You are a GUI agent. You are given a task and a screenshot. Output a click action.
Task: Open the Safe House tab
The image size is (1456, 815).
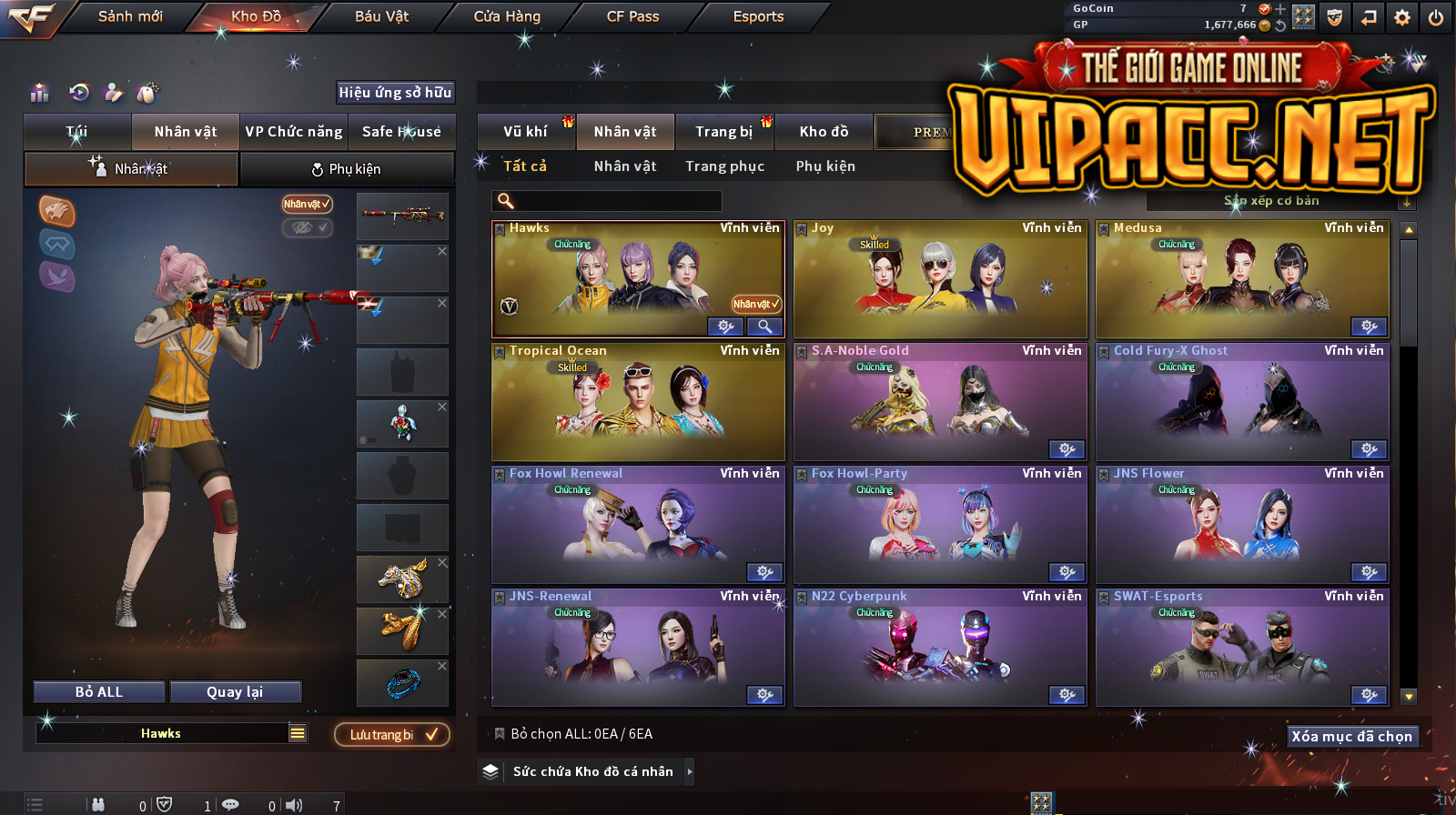click(x=401, y=132)
